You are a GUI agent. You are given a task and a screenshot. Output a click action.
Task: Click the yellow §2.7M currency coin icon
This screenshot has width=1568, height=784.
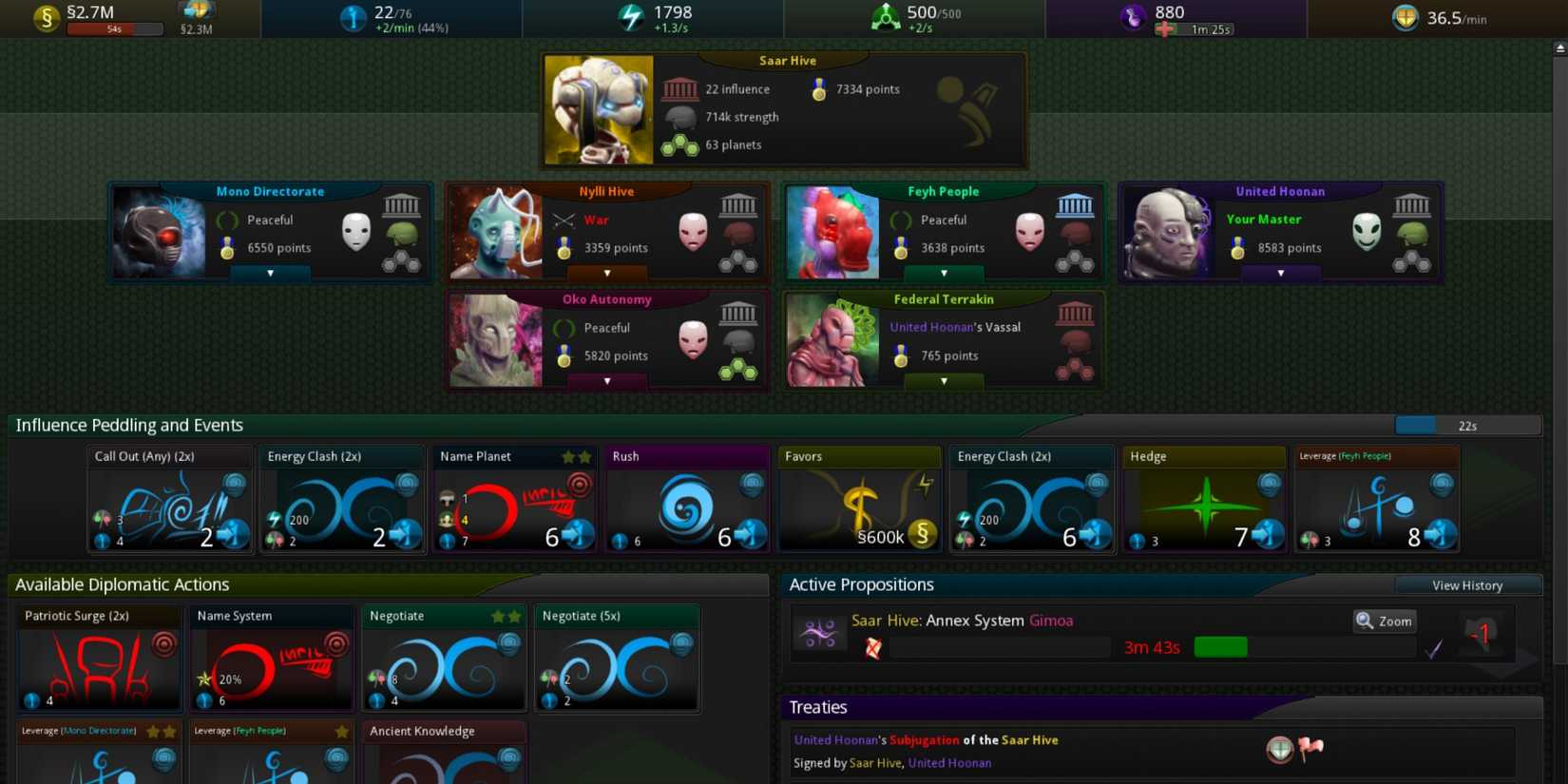tap(45, 17)
